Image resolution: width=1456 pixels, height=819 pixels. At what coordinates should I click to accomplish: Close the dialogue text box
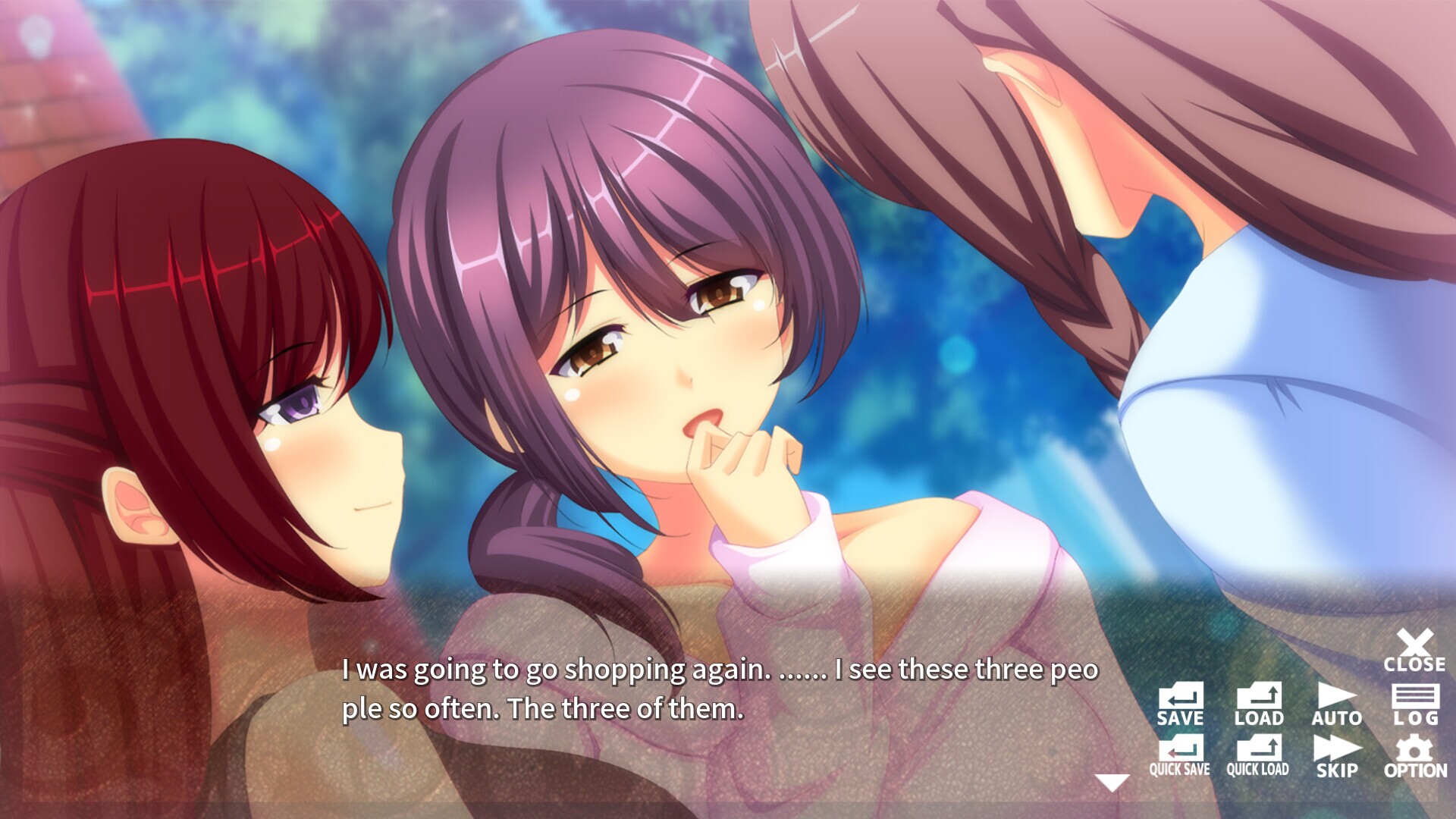pyautogui.click(x=1414, y=651)
